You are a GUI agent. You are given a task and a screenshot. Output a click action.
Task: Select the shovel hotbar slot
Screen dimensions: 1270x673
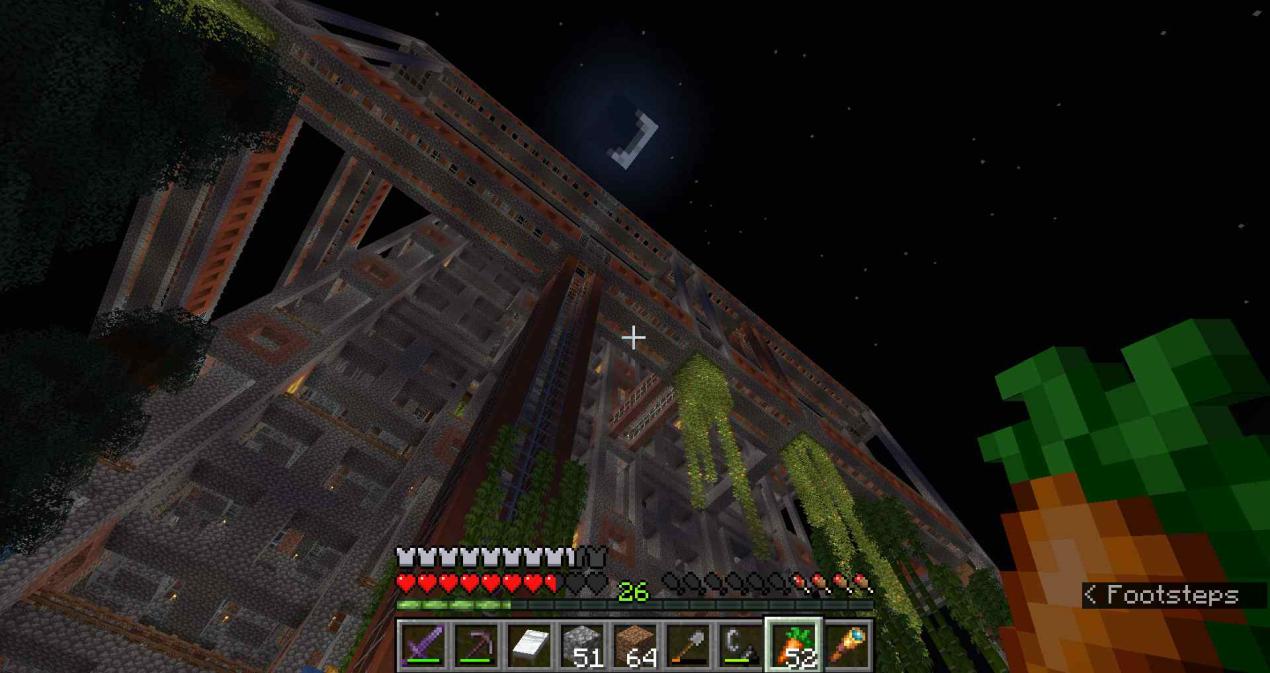(688, 645)
